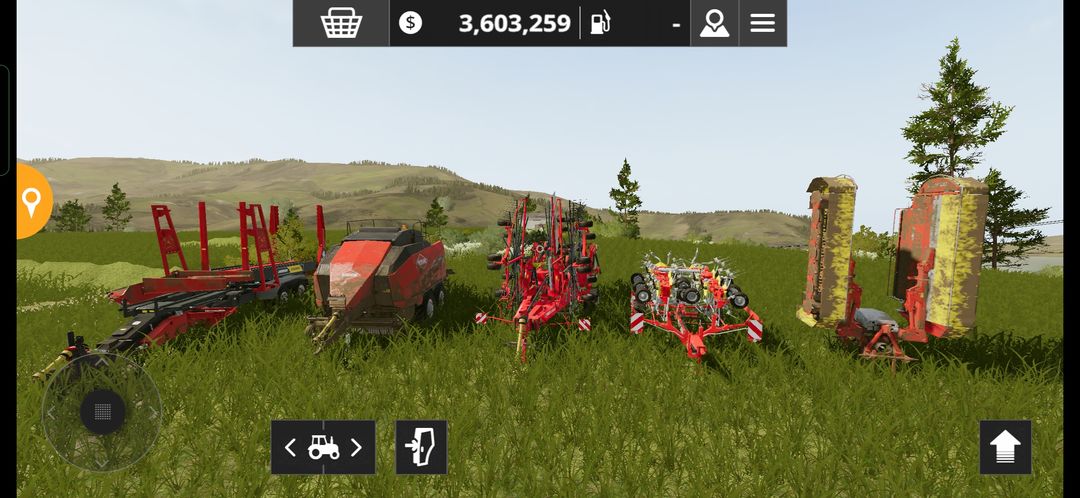Open the hamburger main menu

pyautogui.click(x=763, y=23)
